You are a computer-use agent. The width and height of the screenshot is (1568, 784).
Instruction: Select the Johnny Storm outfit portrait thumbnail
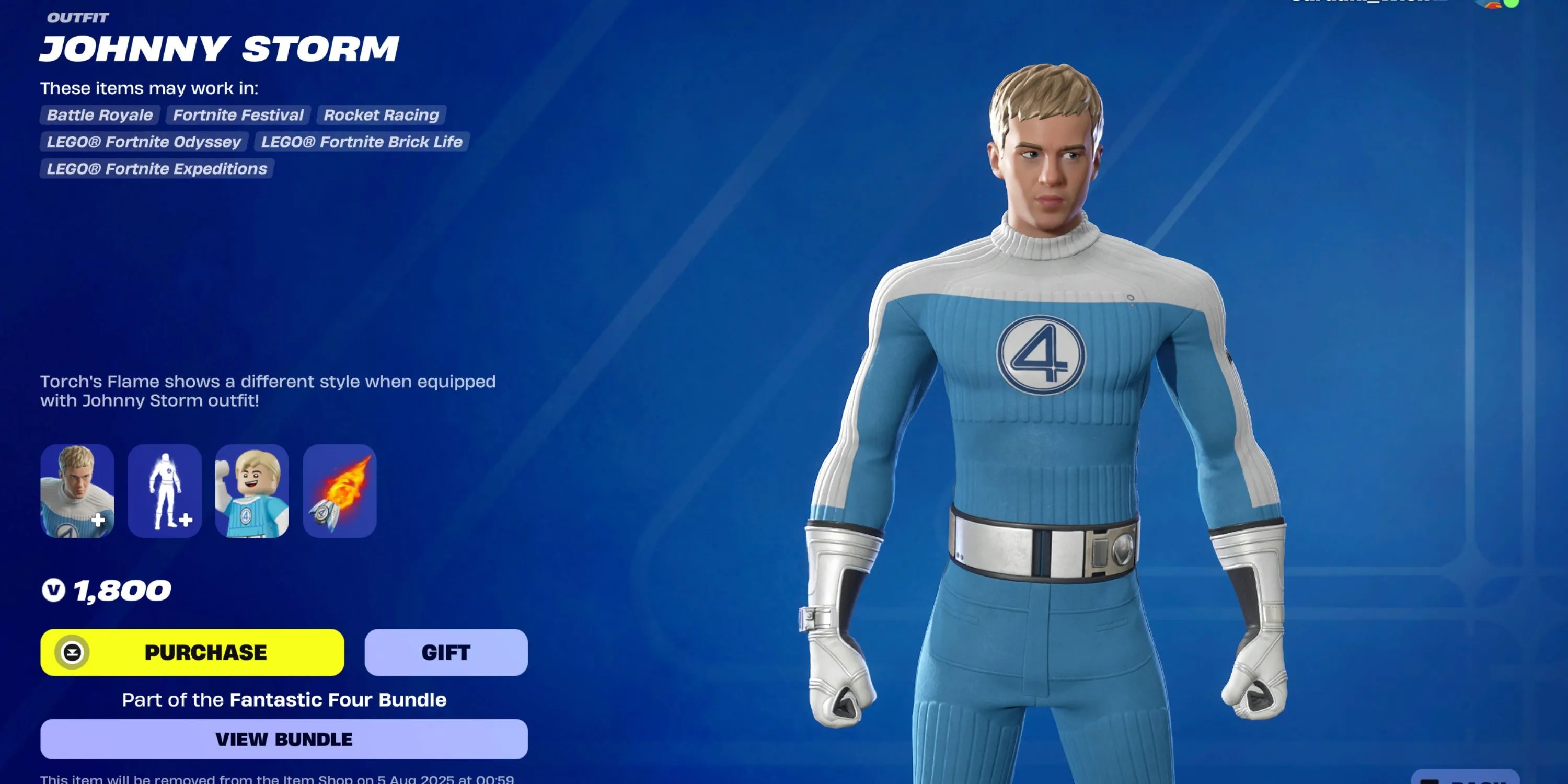click(x=77, y=491)
